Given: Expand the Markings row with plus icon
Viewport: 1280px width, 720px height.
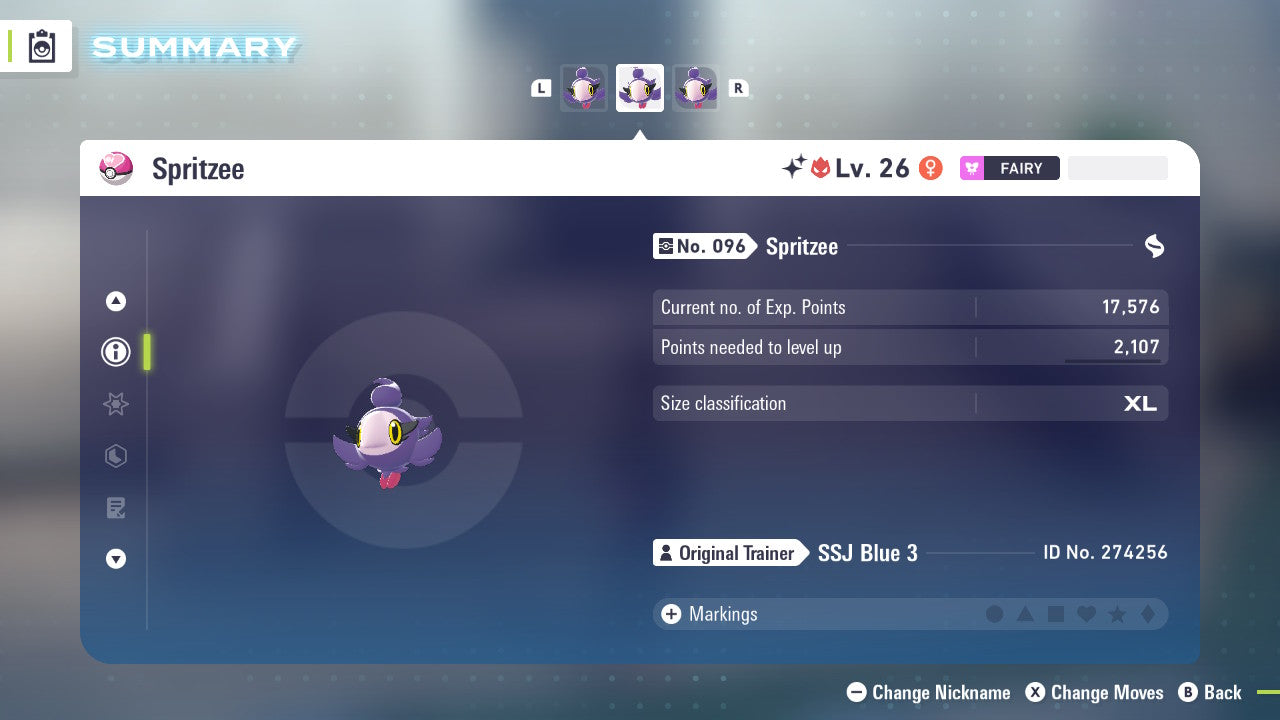Looking at the screenshot, I should click(671, 614).
